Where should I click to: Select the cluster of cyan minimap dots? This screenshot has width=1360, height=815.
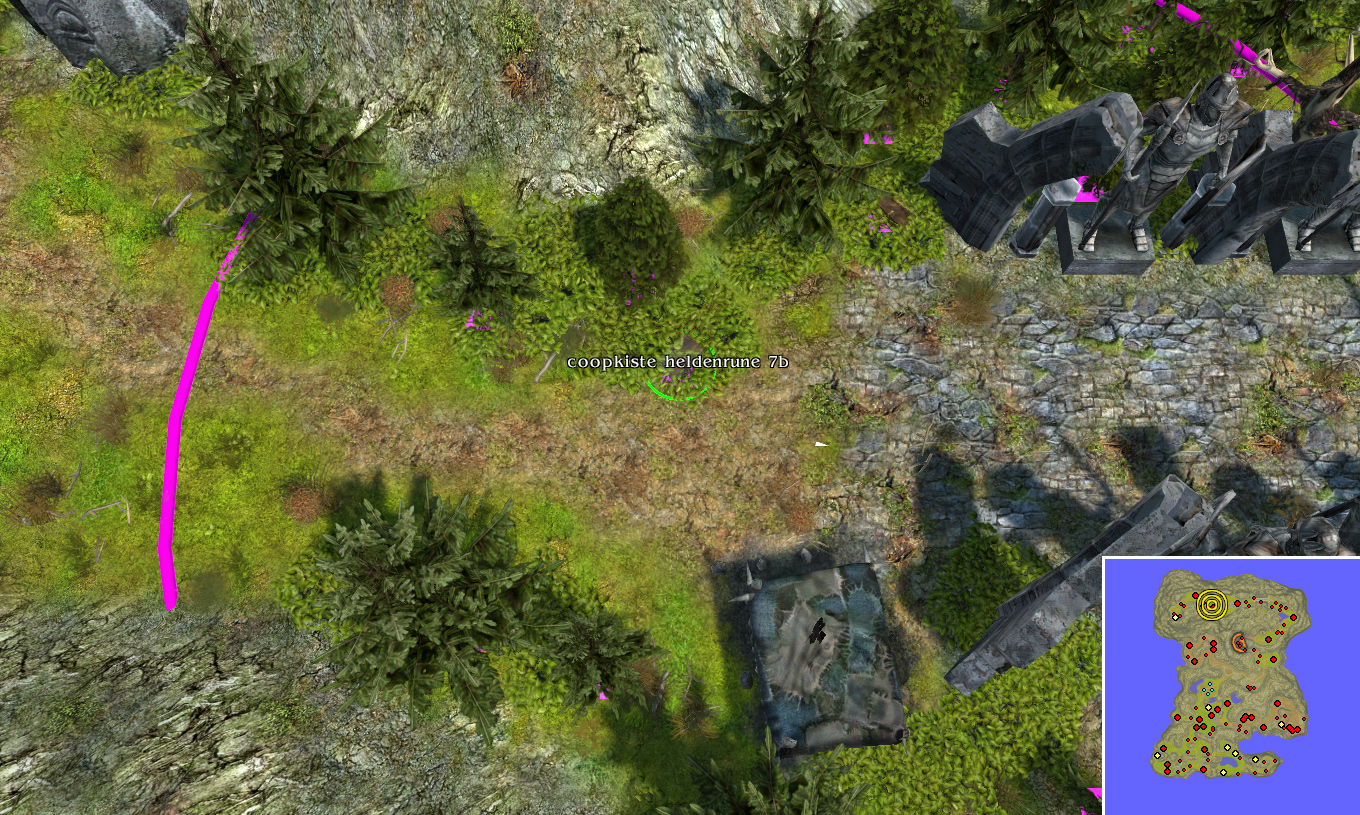(x=1207, y=690)
